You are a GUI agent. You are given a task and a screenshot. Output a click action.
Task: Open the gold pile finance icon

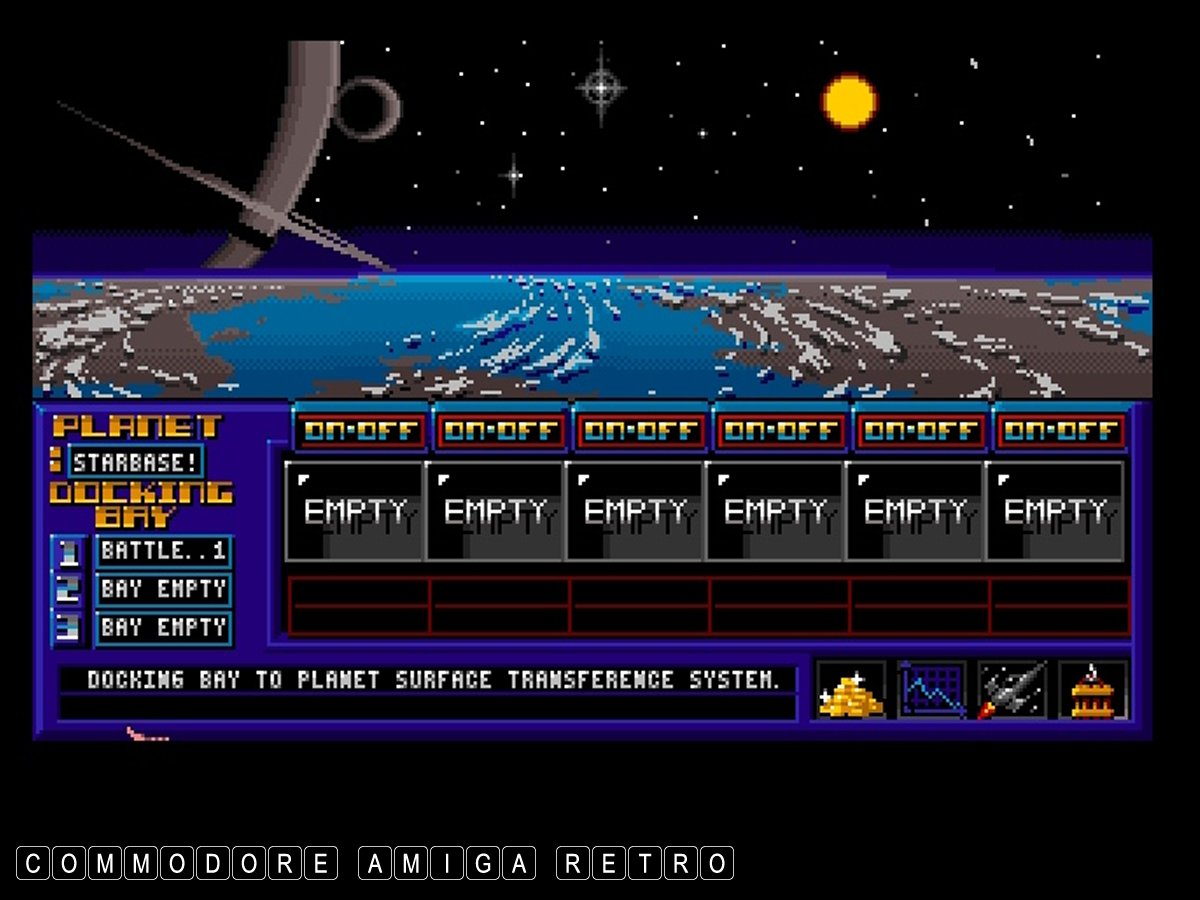coord(851,689)
